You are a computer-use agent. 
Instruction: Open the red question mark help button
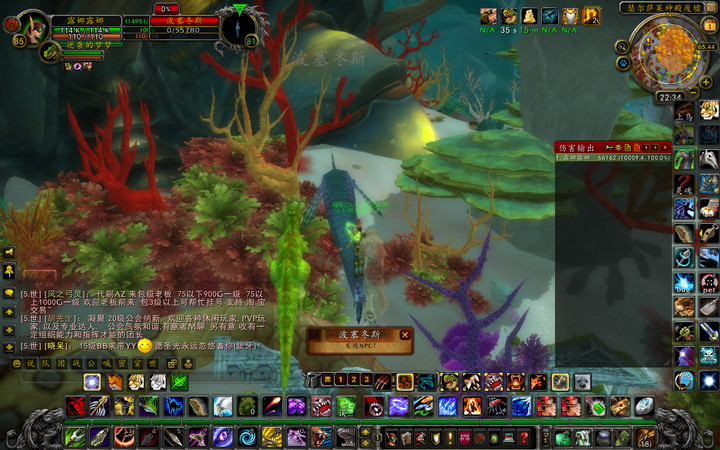523,438
